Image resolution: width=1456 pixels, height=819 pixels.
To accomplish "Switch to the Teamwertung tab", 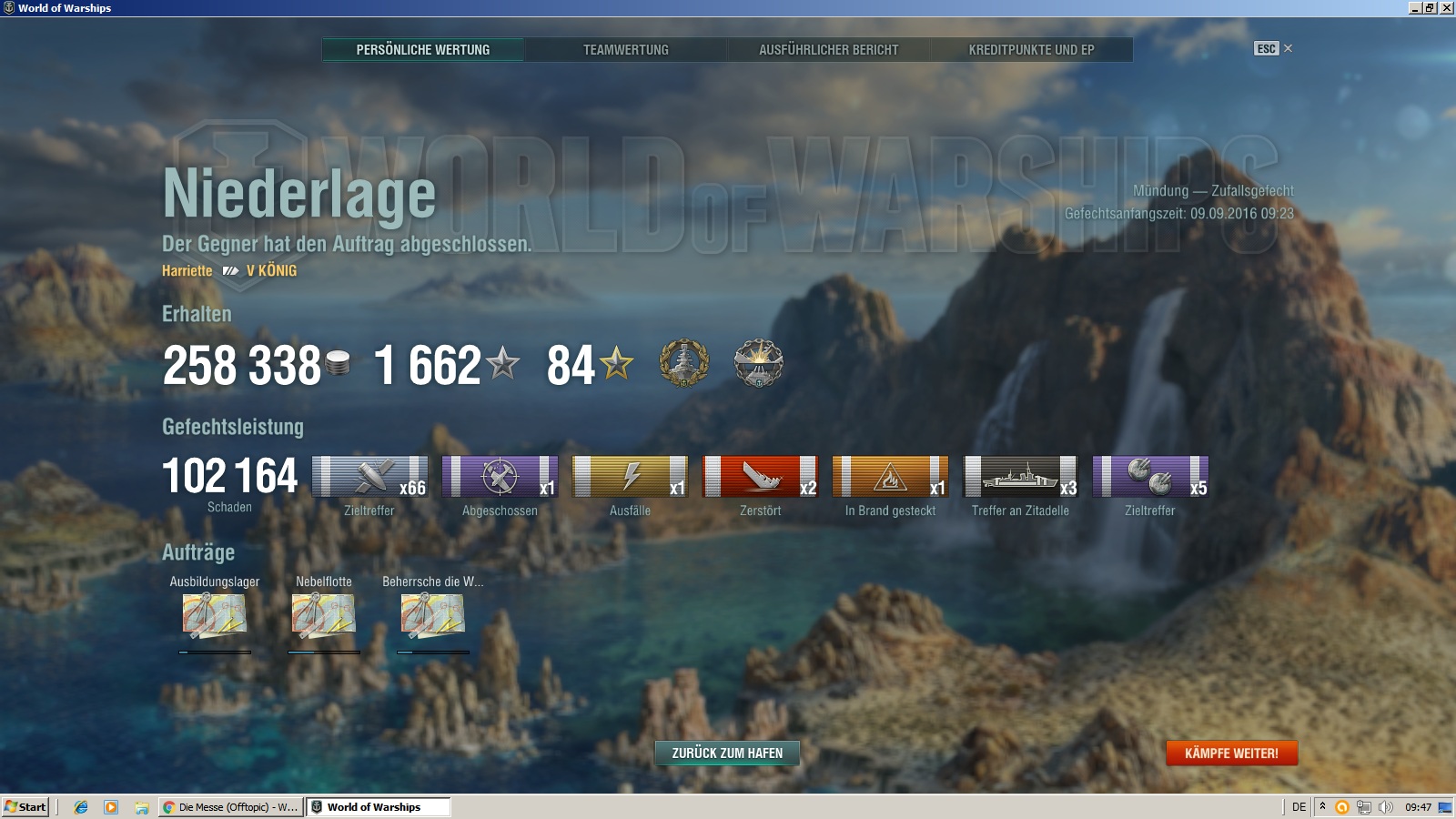I will pos(625,50).
